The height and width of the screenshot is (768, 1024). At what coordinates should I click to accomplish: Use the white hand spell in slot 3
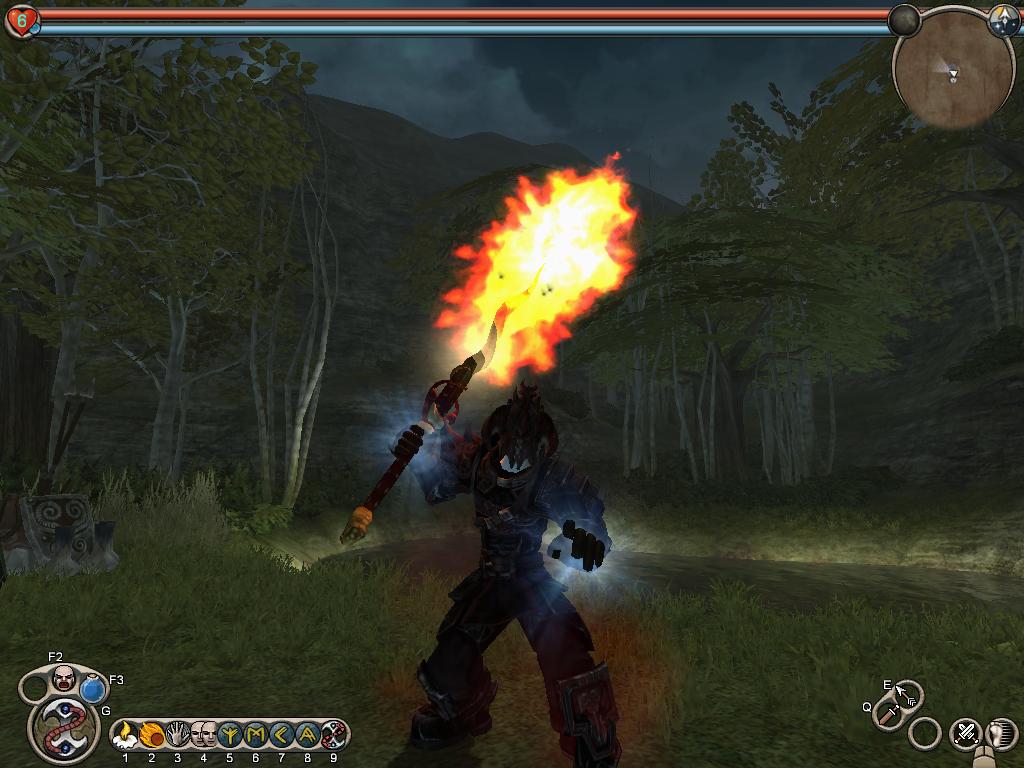coord(178,737)
